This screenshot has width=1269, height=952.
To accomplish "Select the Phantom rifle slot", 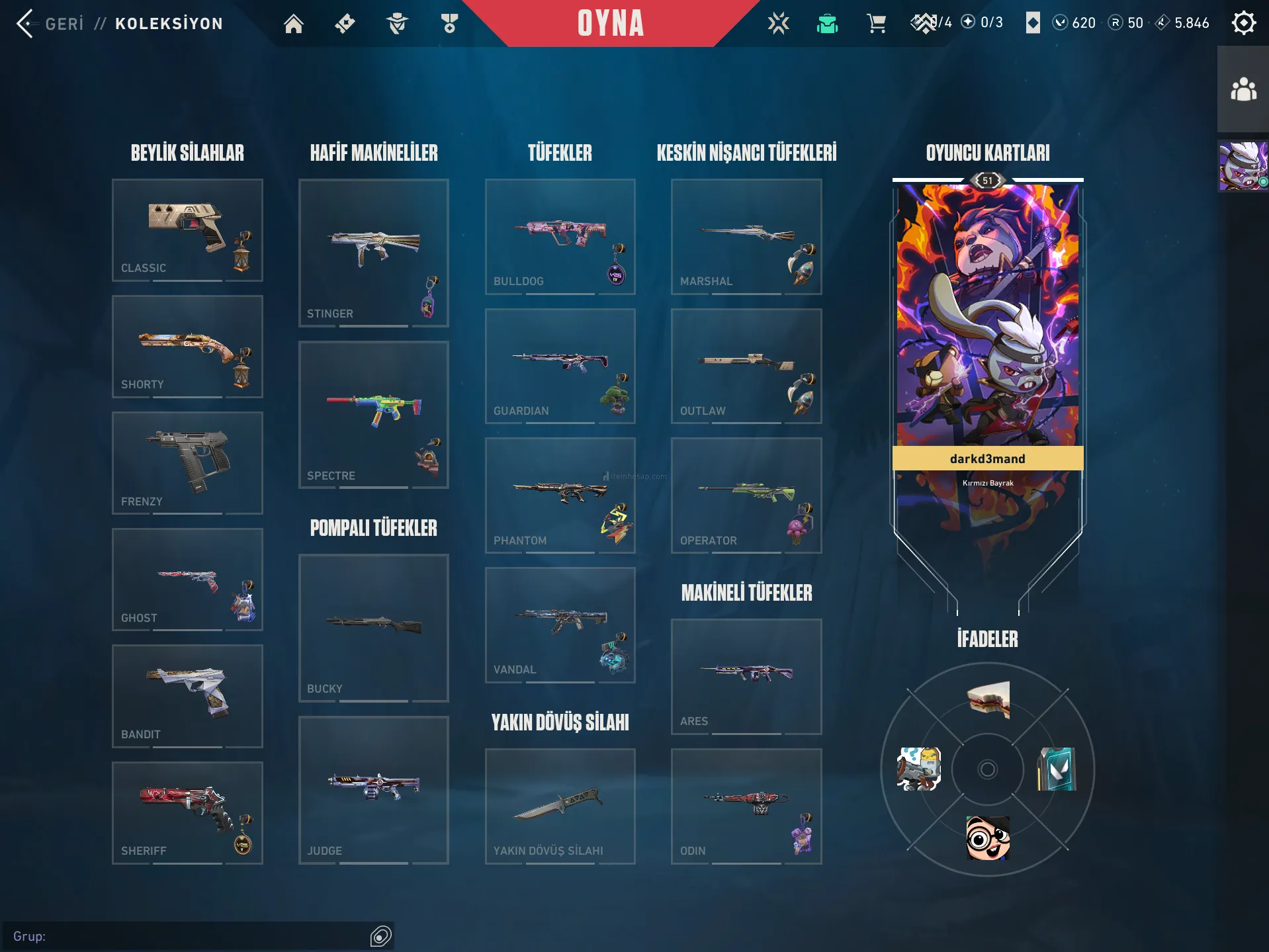I will pyautogui.click(x=560, y=496).
